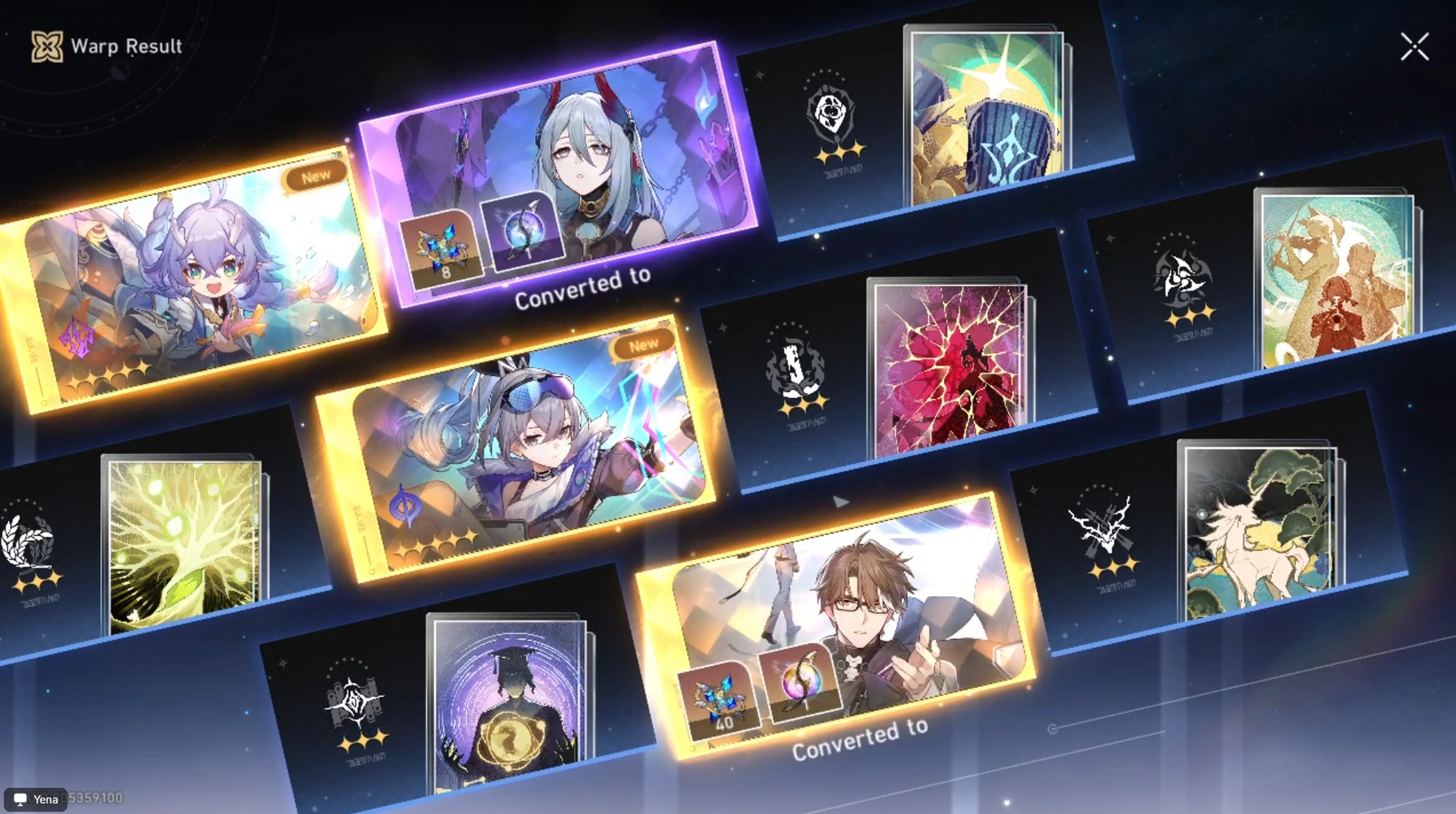This screenshot has width=1456, height=814.
Task: Select the Bailu character card
Action: point(195,277)
